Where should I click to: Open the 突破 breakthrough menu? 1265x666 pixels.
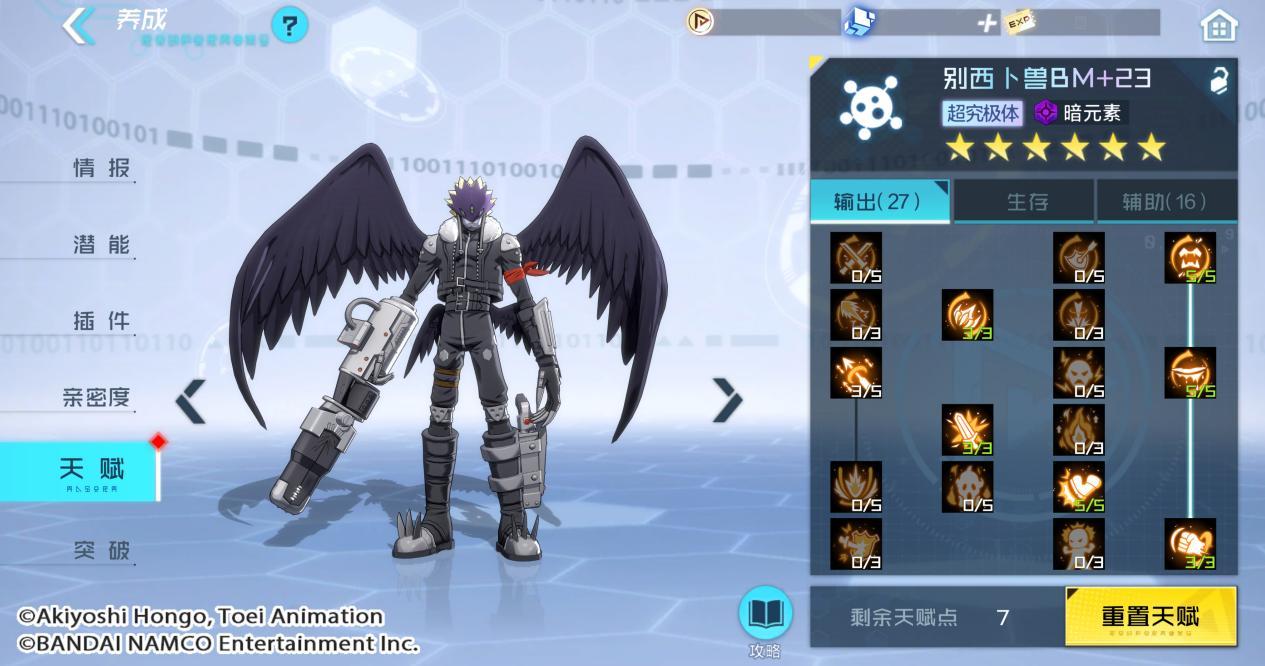[x=101, y=549]
